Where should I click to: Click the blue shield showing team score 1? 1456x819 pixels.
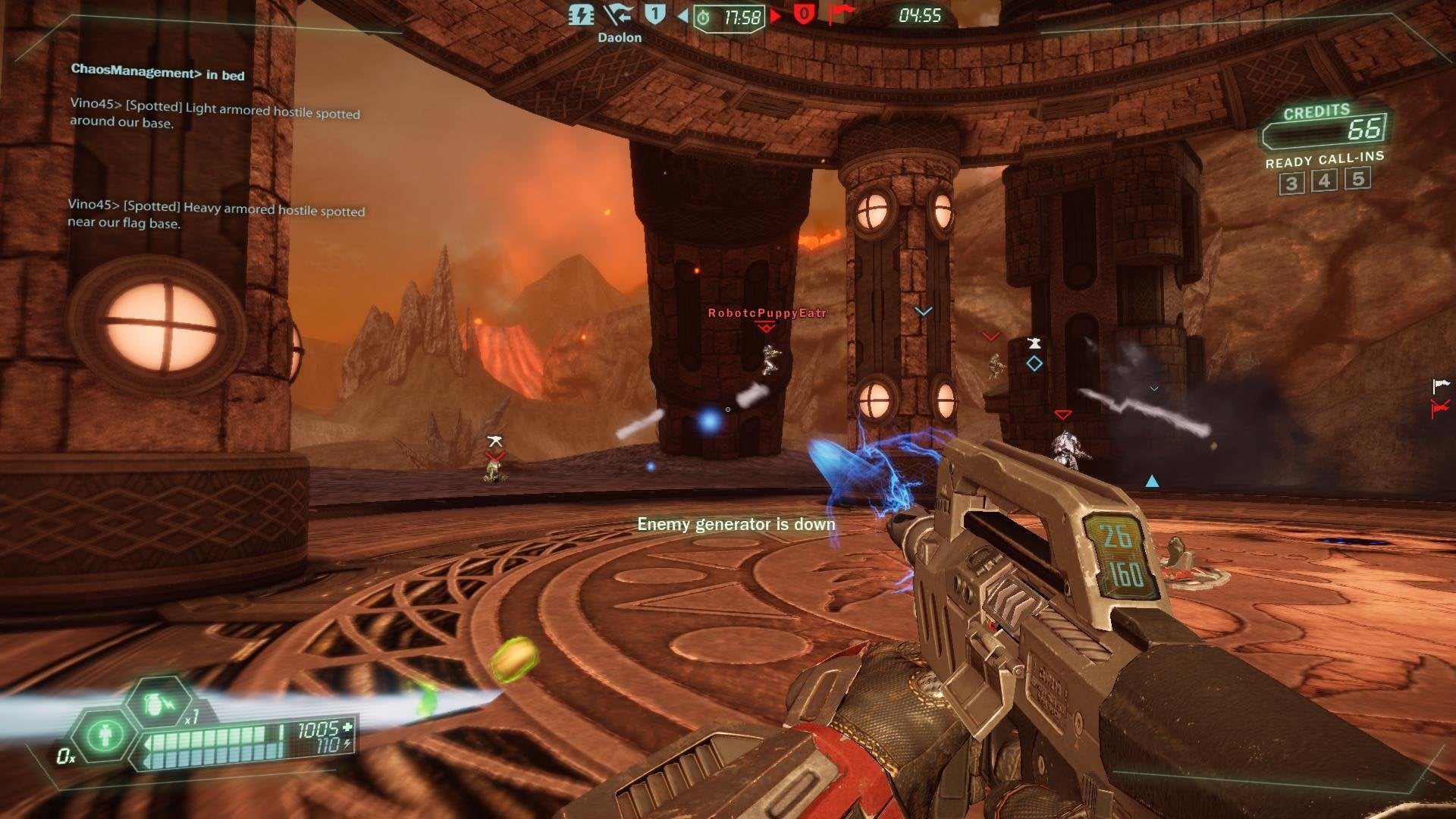point(654,14)
